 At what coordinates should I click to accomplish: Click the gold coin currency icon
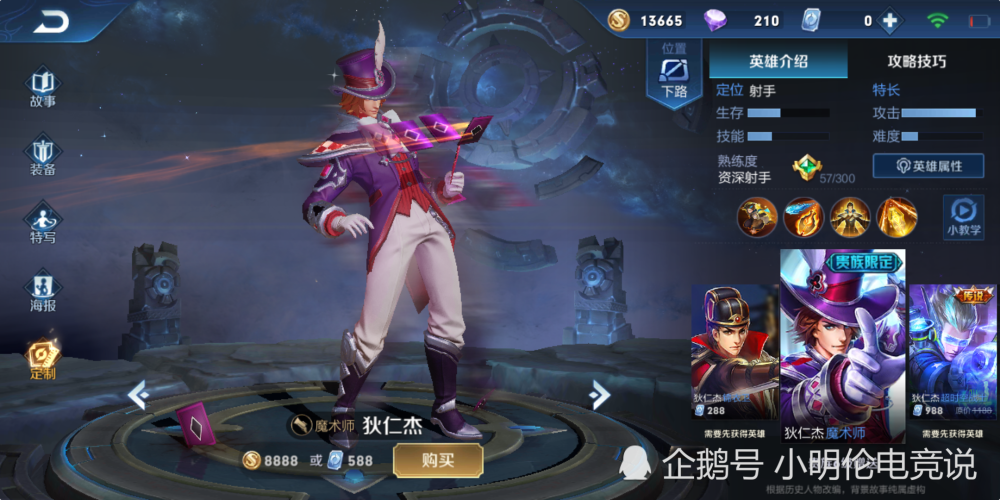pyautogui.click(x=620, y=20)
